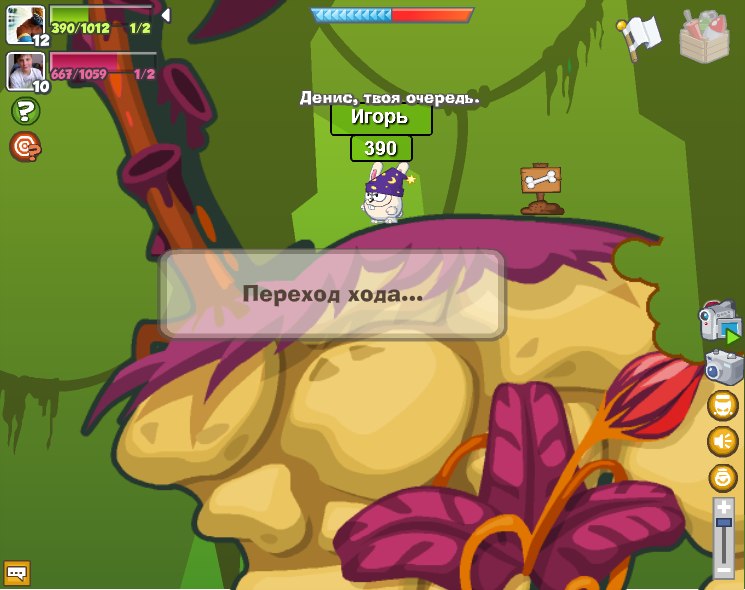This screenshot has width=745, height=590.
Task: Collapse the player panel with the white arrow
Action: coord(165,15)
